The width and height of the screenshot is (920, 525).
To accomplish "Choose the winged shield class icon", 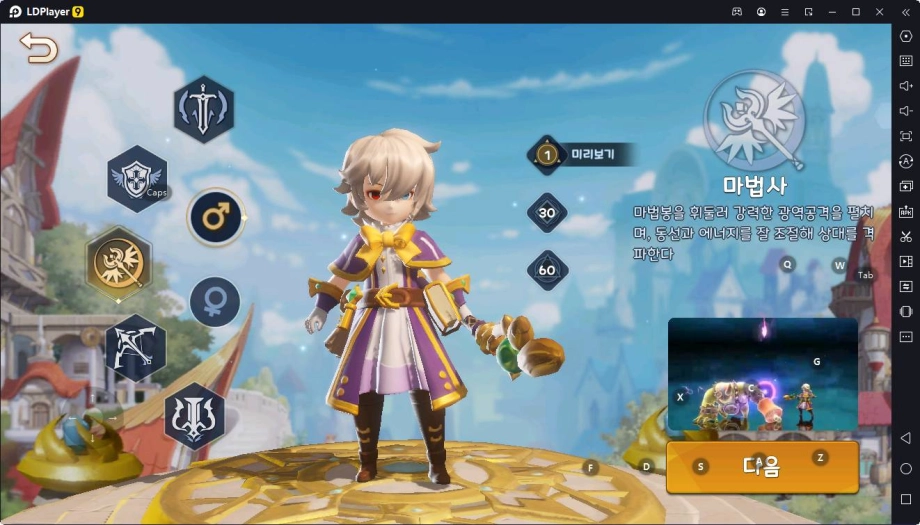I will click(137, 178).
